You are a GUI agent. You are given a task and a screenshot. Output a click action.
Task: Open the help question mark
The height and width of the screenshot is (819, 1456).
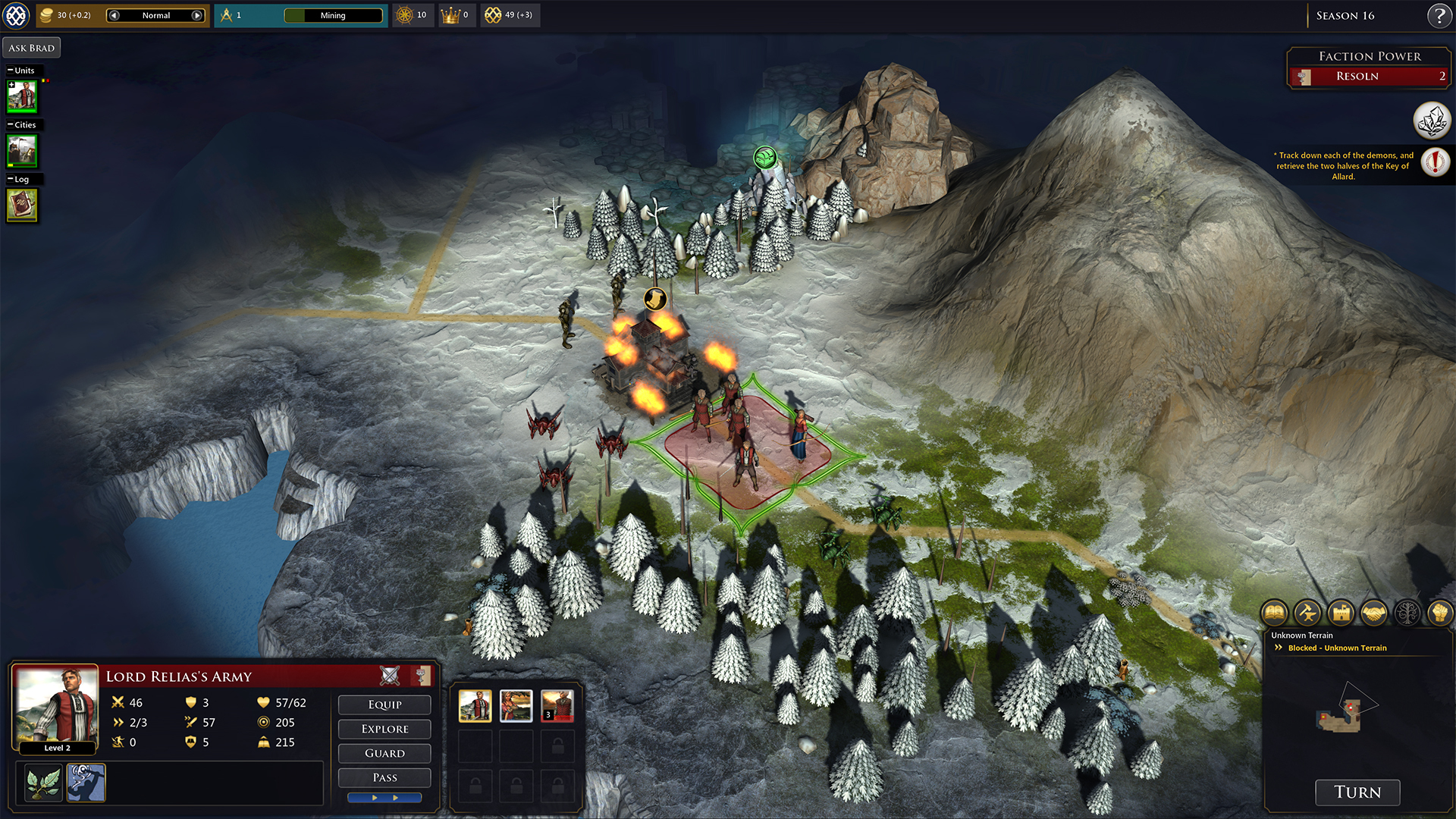pos(1439,15)
